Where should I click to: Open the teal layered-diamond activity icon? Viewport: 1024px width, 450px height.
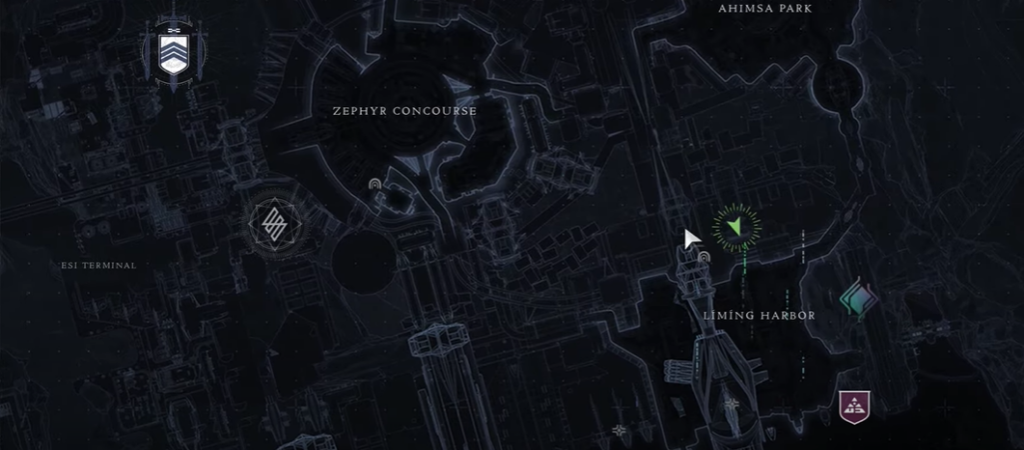click(x=857, y=298)
